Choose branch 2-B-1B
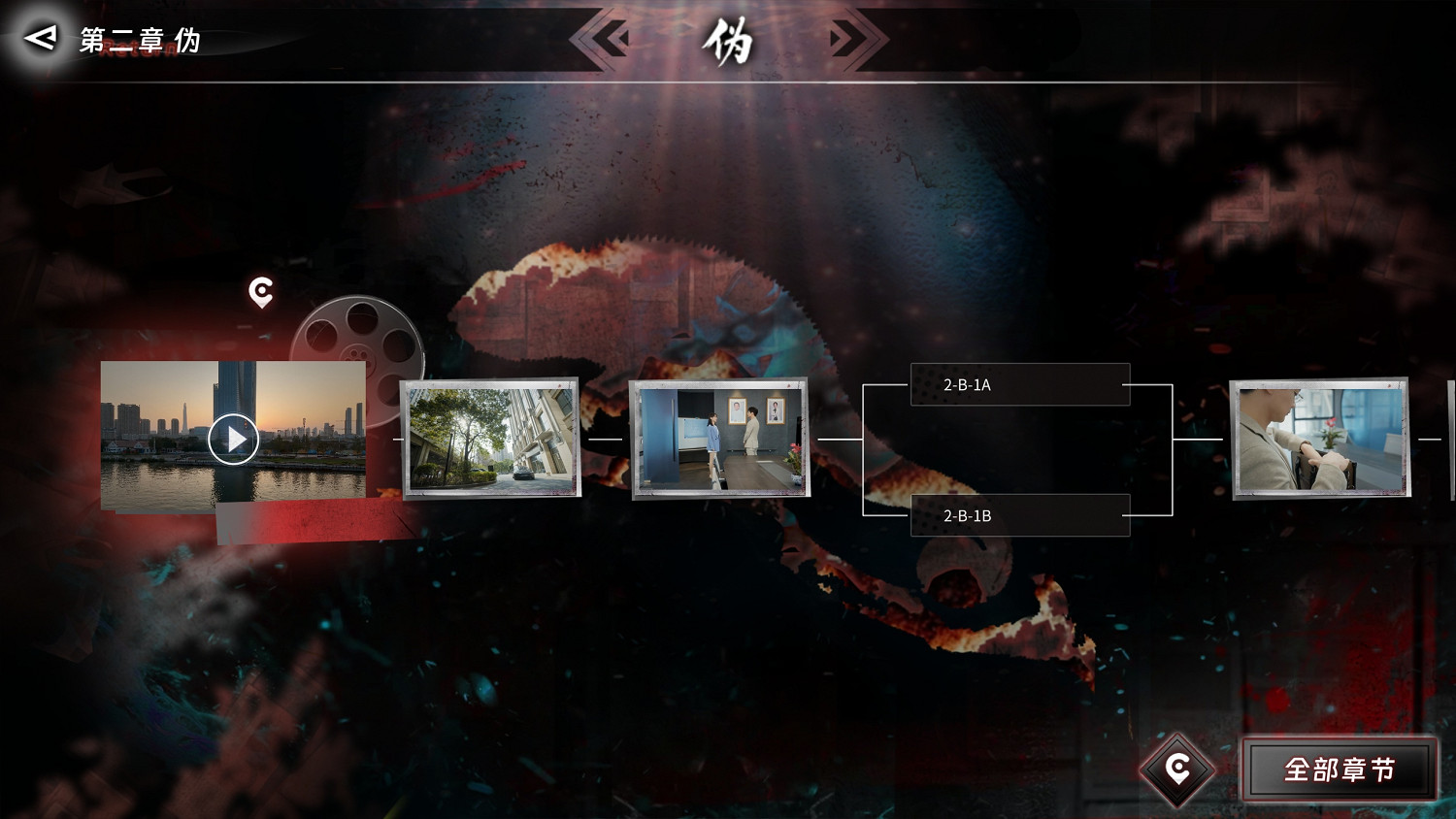Viewport: 1456px width, 819px height. (x=1019, y=517)
